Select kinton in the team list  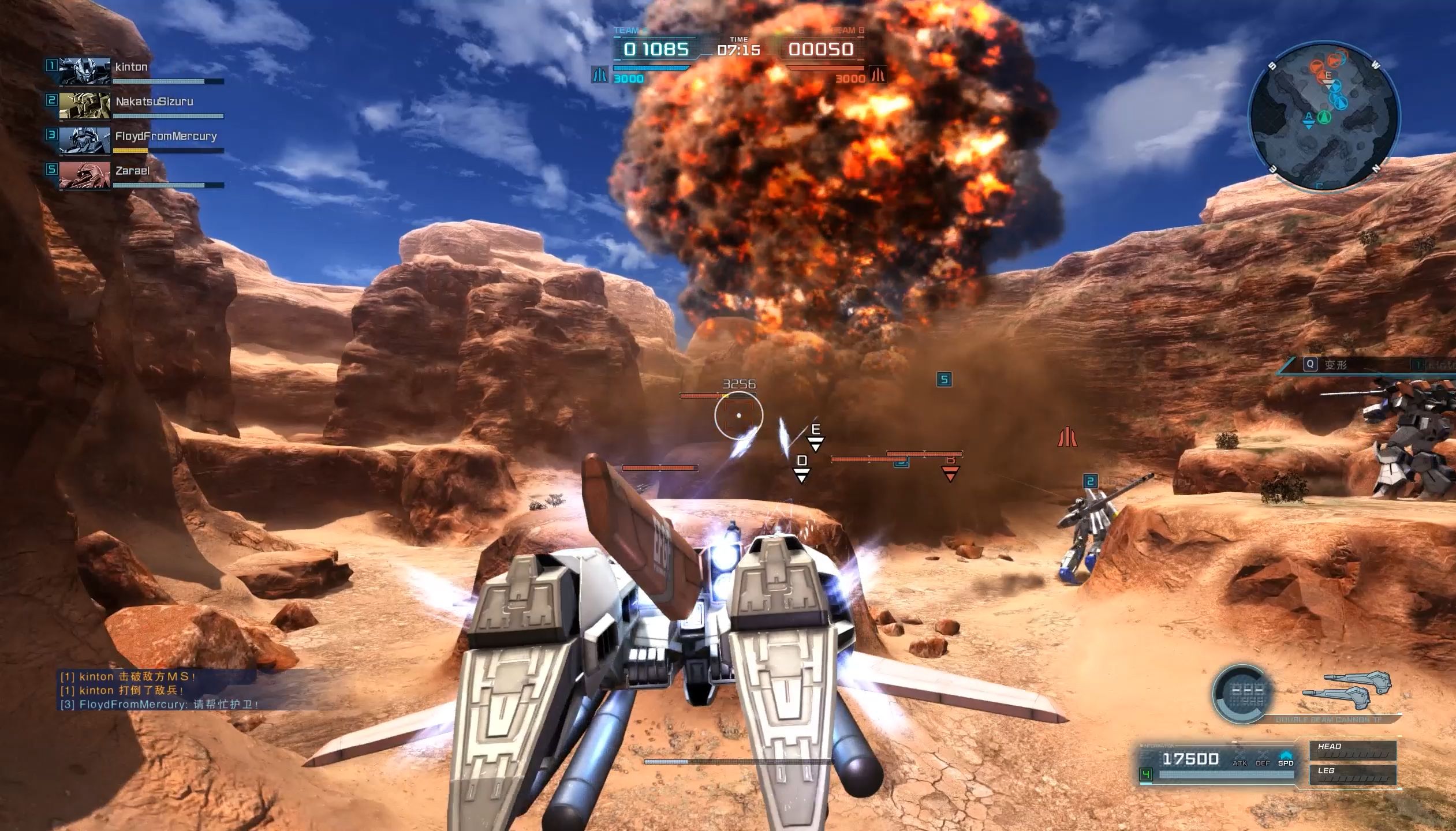[x=132, y=68]
